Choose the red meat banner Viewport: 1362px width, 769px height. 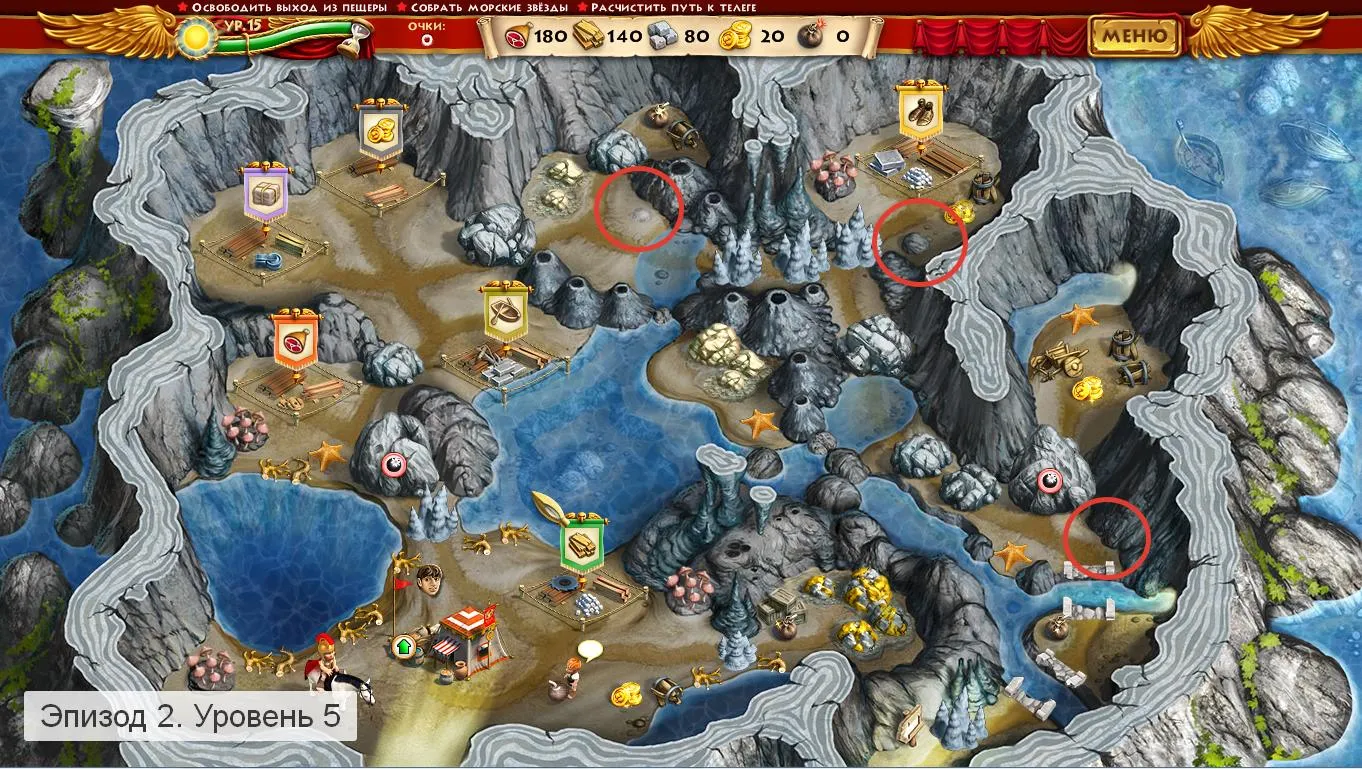coord(296,337)
